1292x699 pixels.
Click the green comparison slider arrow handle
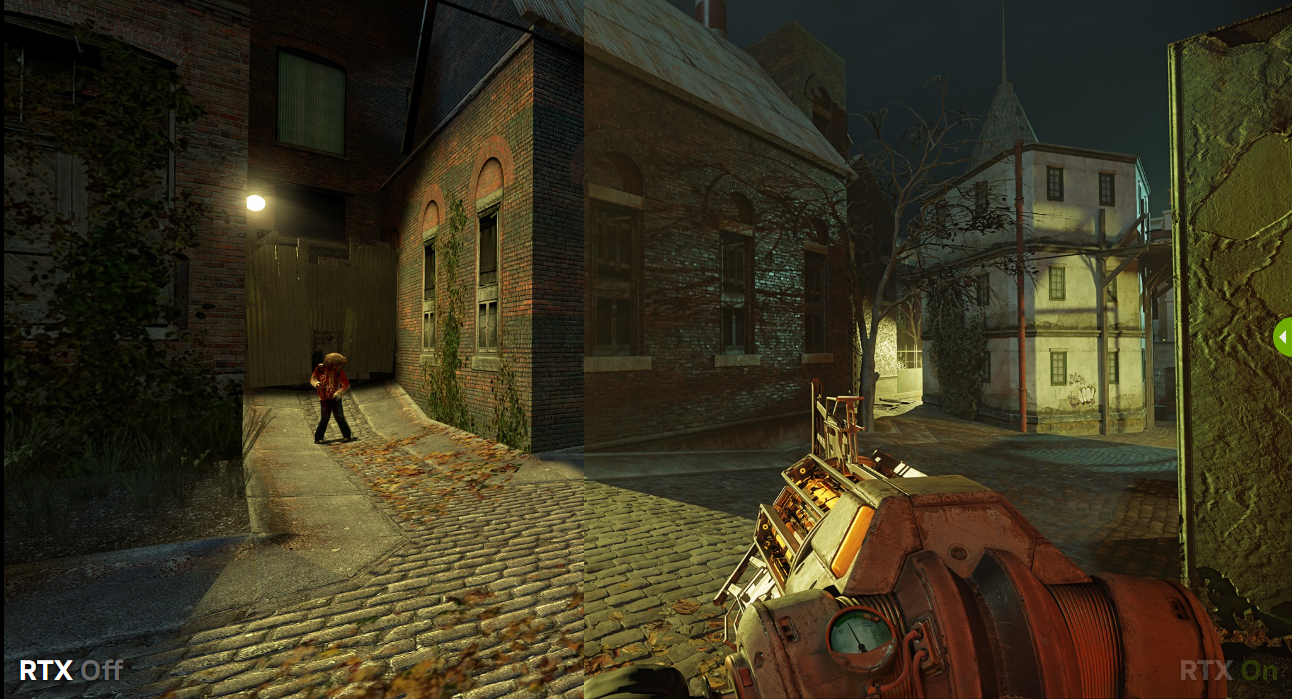[x=1283, y=337]
